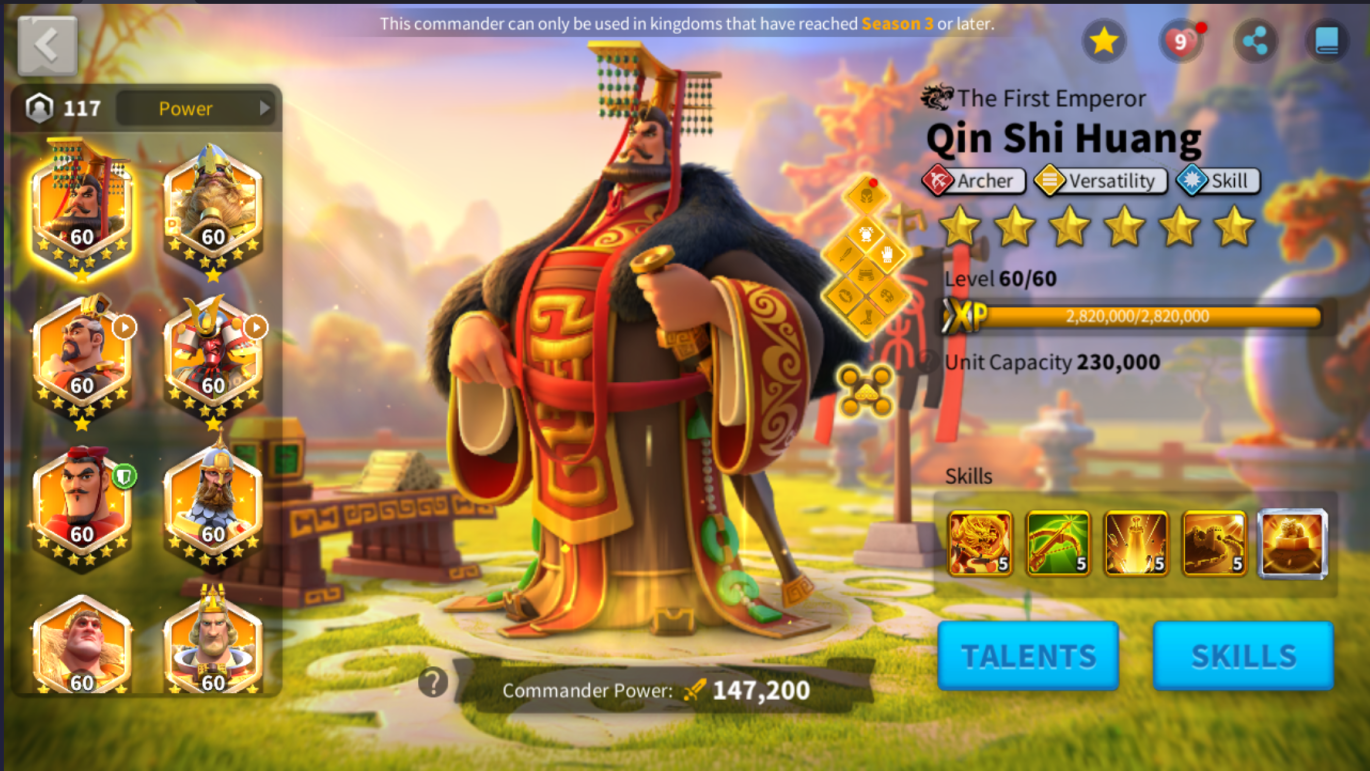The height and width of the screenshot is (771, 1370).
Task: Click the gold star favorite icon
Action: click(x=1104, y=41)
